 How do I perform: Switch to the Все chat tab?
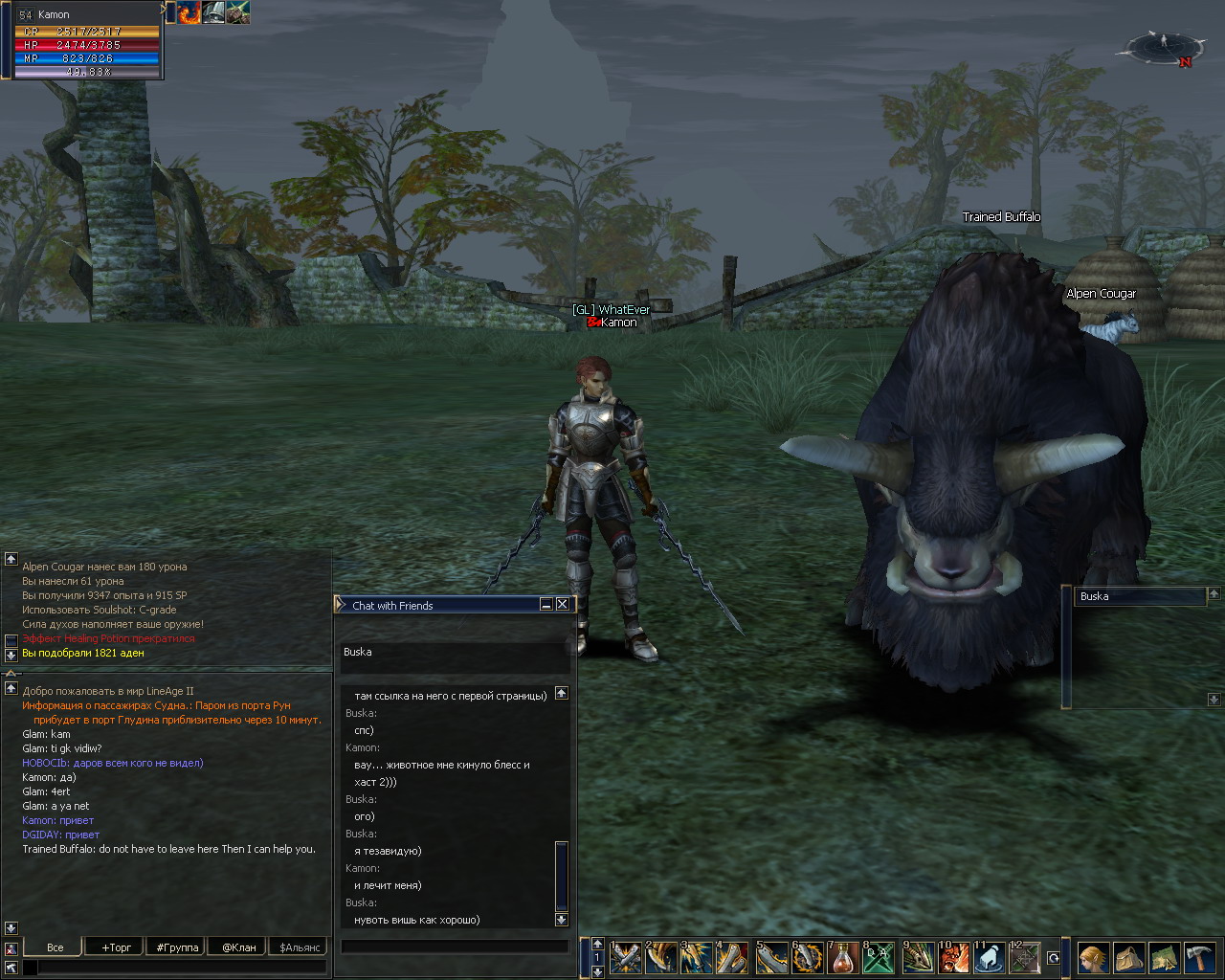pos(55,947)
